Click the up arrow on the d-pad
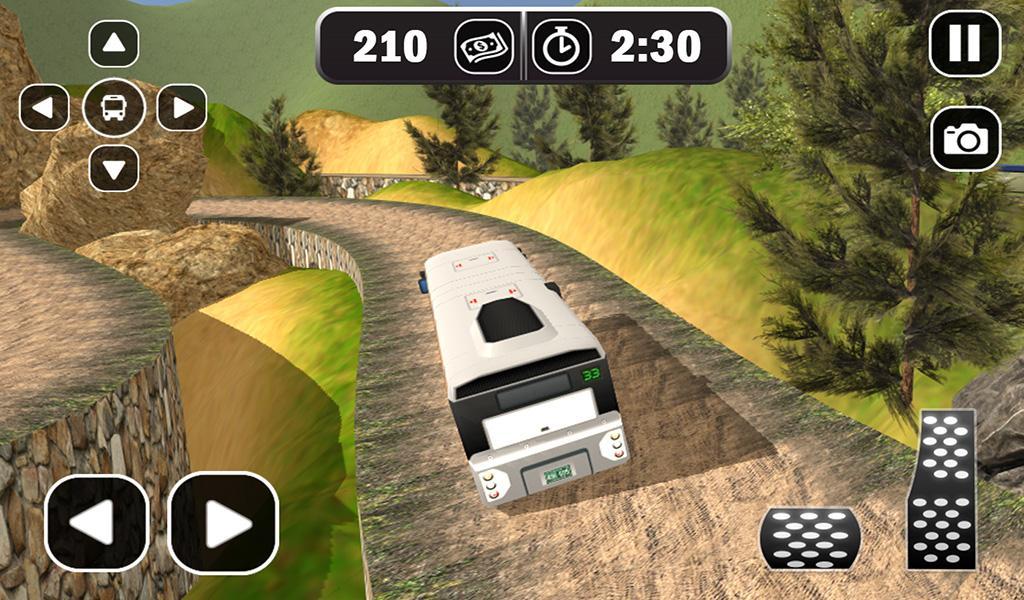The width and height of the screenshot is (1024, 600). point(114,44)
